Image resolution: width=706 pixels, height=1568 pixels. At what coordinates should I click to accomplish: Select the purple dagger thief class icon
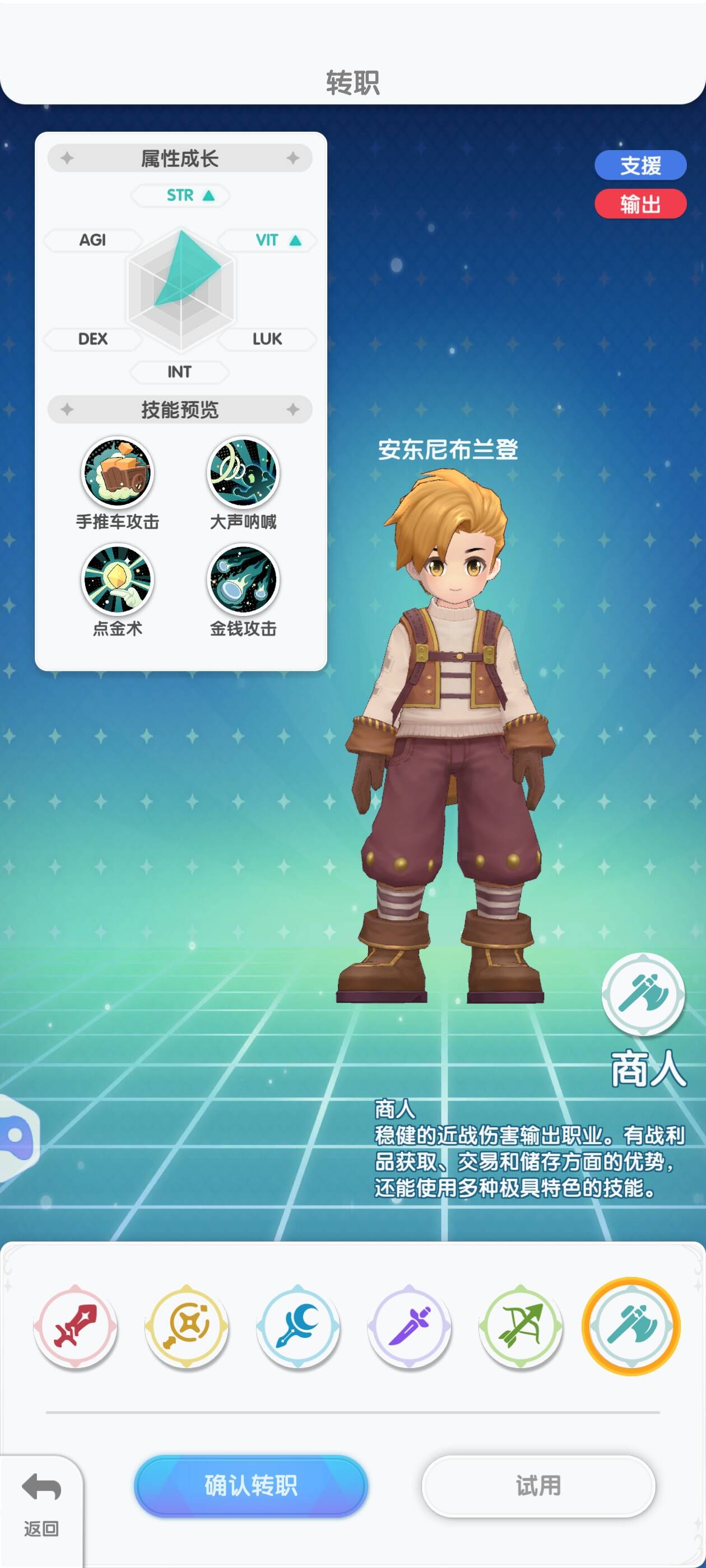pos(410,1327)
